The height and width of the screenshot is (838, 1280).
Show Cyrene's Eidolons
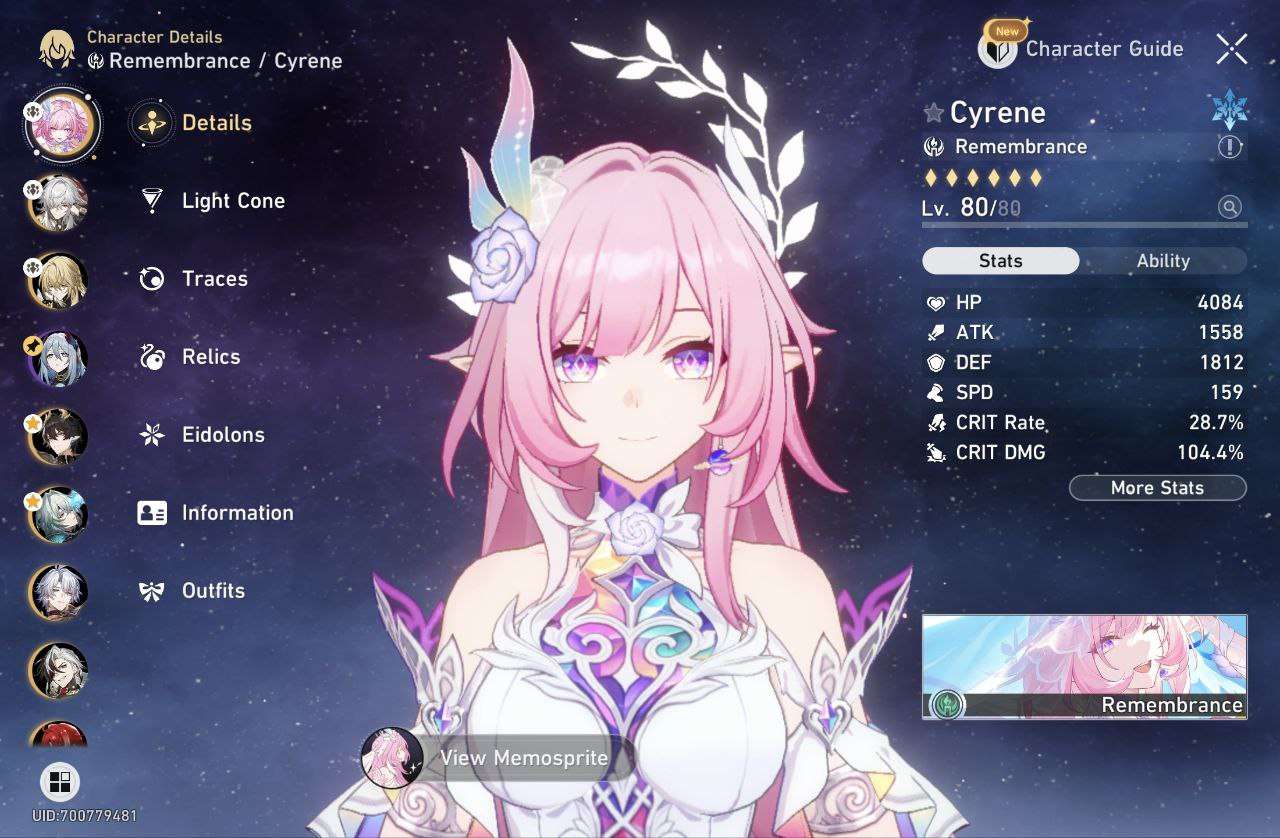click(x=222, y=435)
